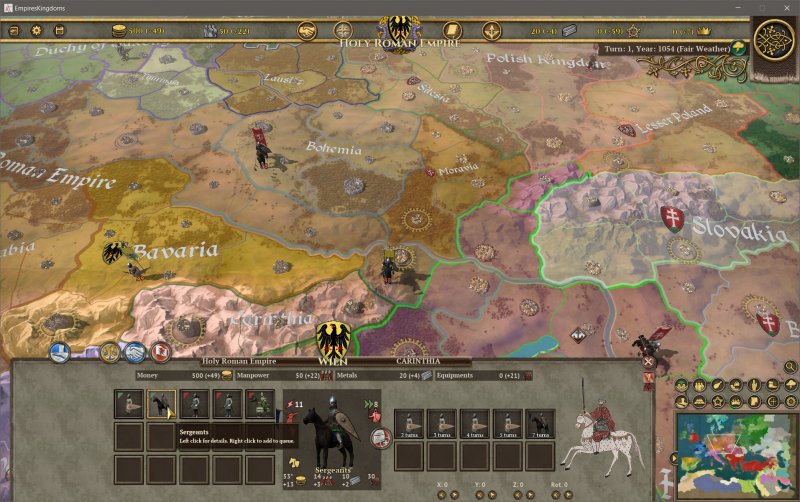Maximize the EmpiresKingdoms window
The height and width of the screenshot is (502, 800).
click(x=761, y=7)
